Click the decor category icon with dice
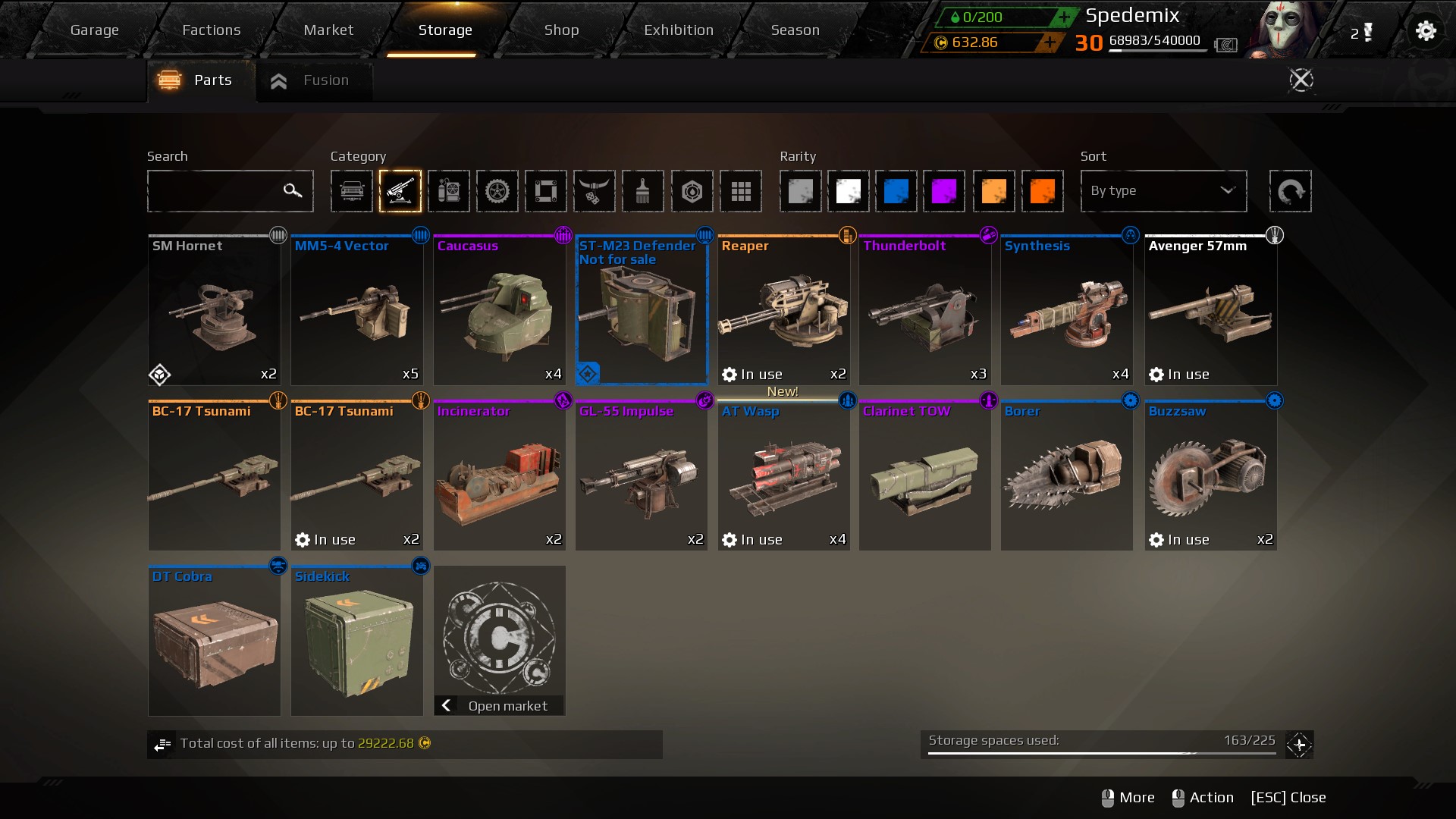The image size is (1456, 819). (595, 191)
